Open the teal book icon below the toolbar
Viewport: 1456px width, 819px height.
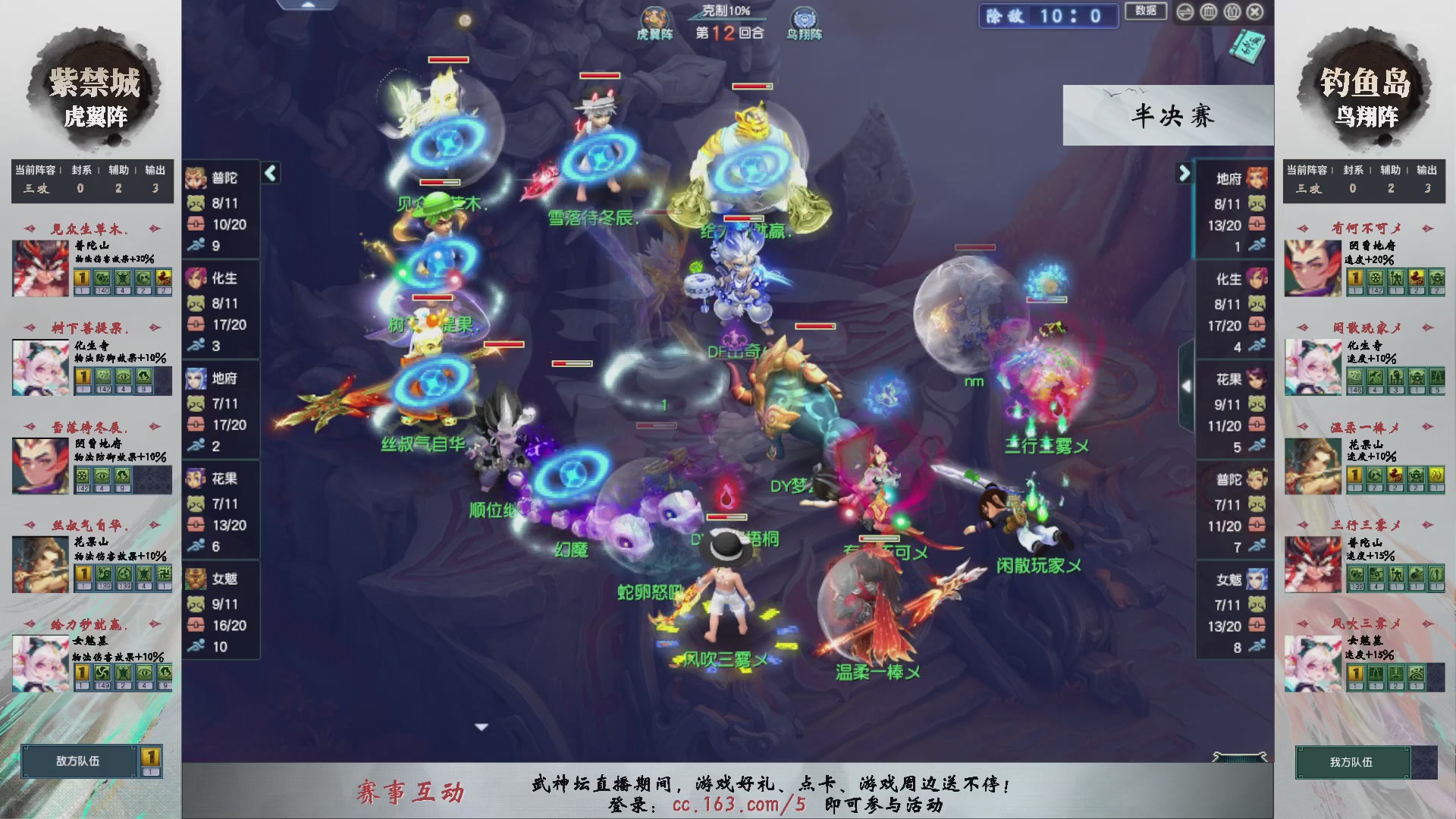point(1247,47)
